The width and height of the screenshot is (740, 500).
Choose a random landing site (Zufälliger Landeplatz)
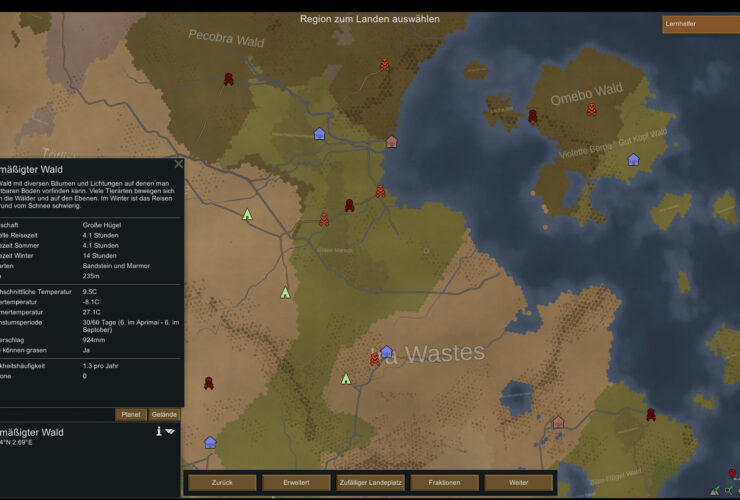pyautogui.click(x=370, y=482)
